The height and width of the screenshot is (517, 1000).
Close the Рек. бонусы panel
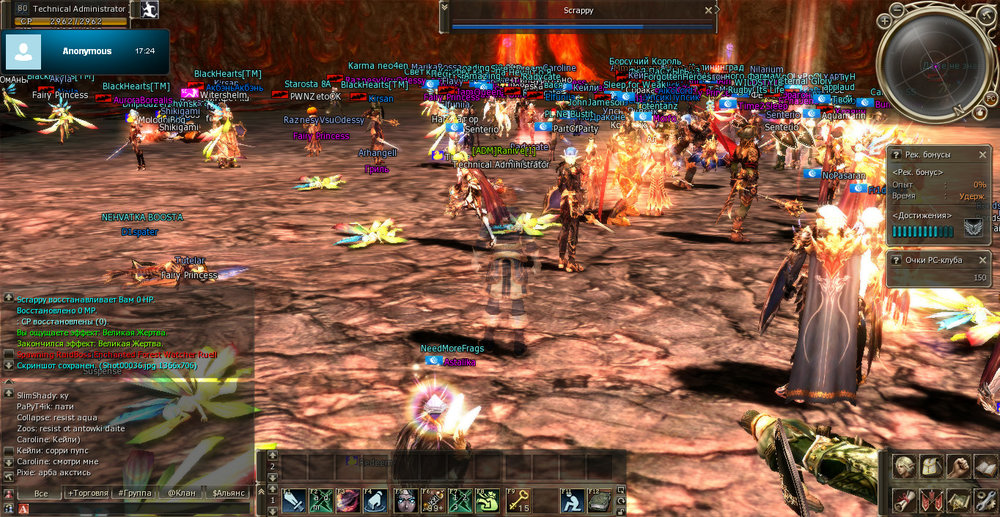coord(982,155)
